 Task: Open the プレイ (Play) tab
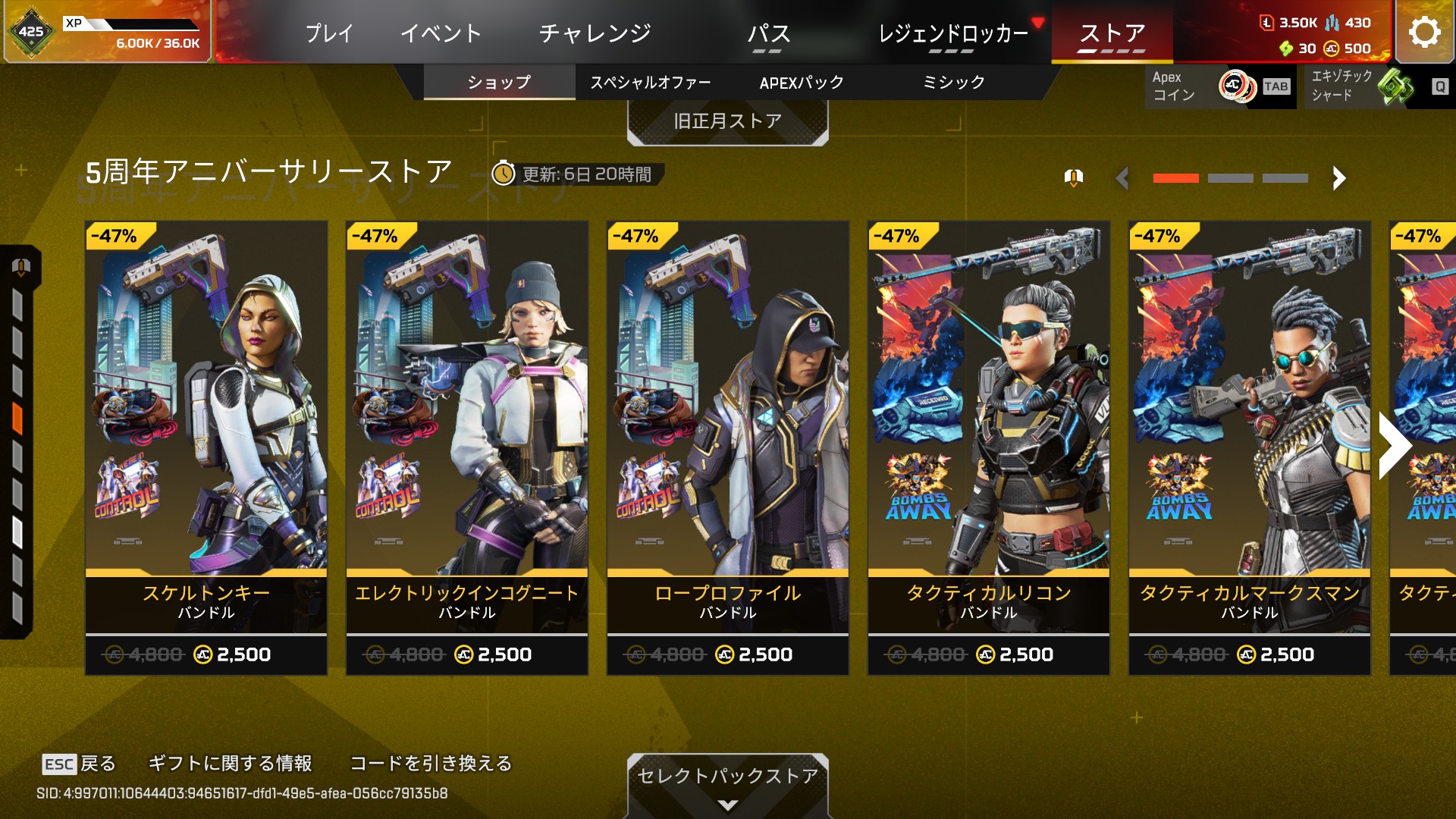pos(329,33)
